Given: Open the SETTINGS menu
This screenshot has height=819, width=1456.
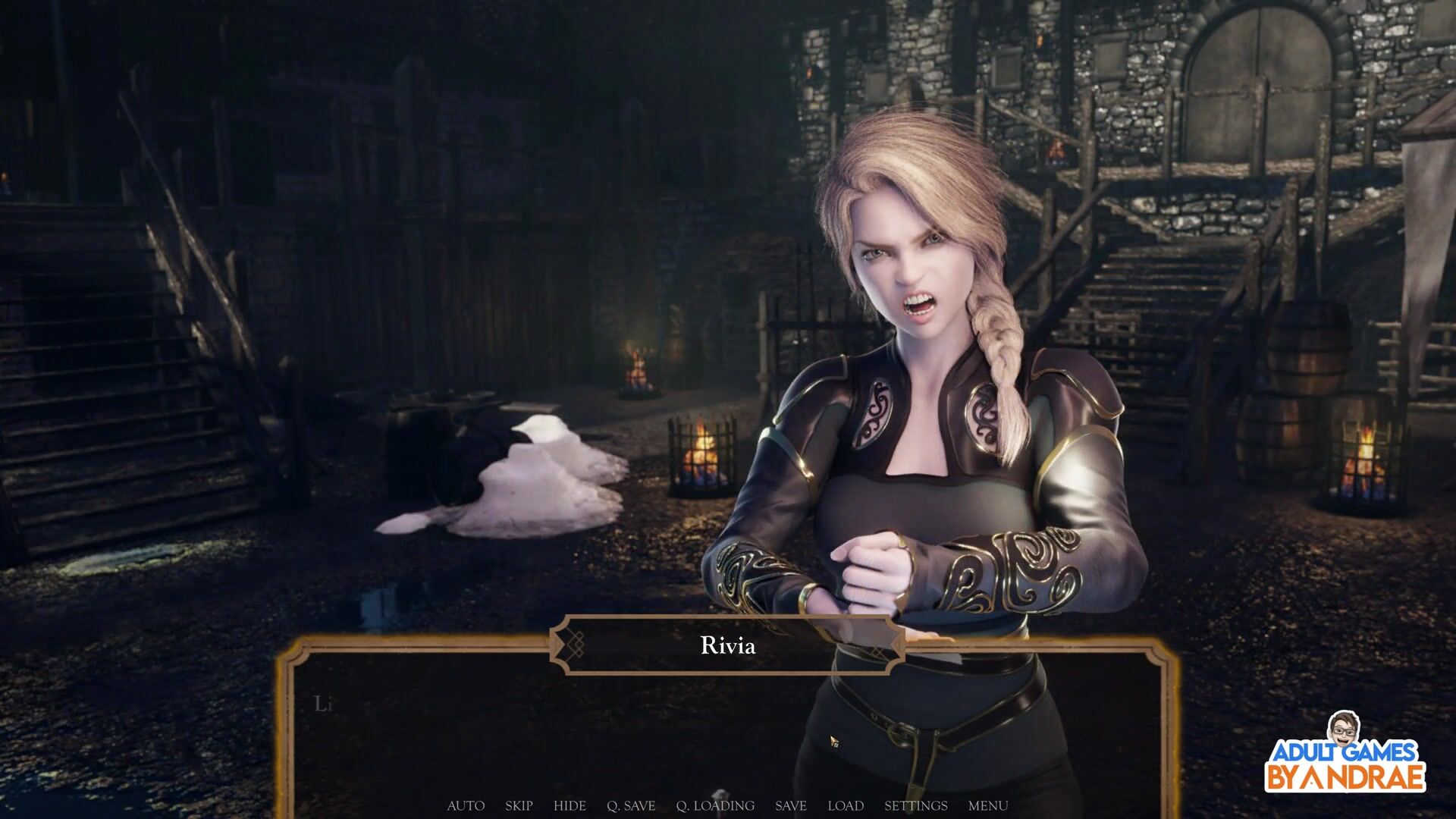Looking at the screenshot, I should click(x=916, y=805).
